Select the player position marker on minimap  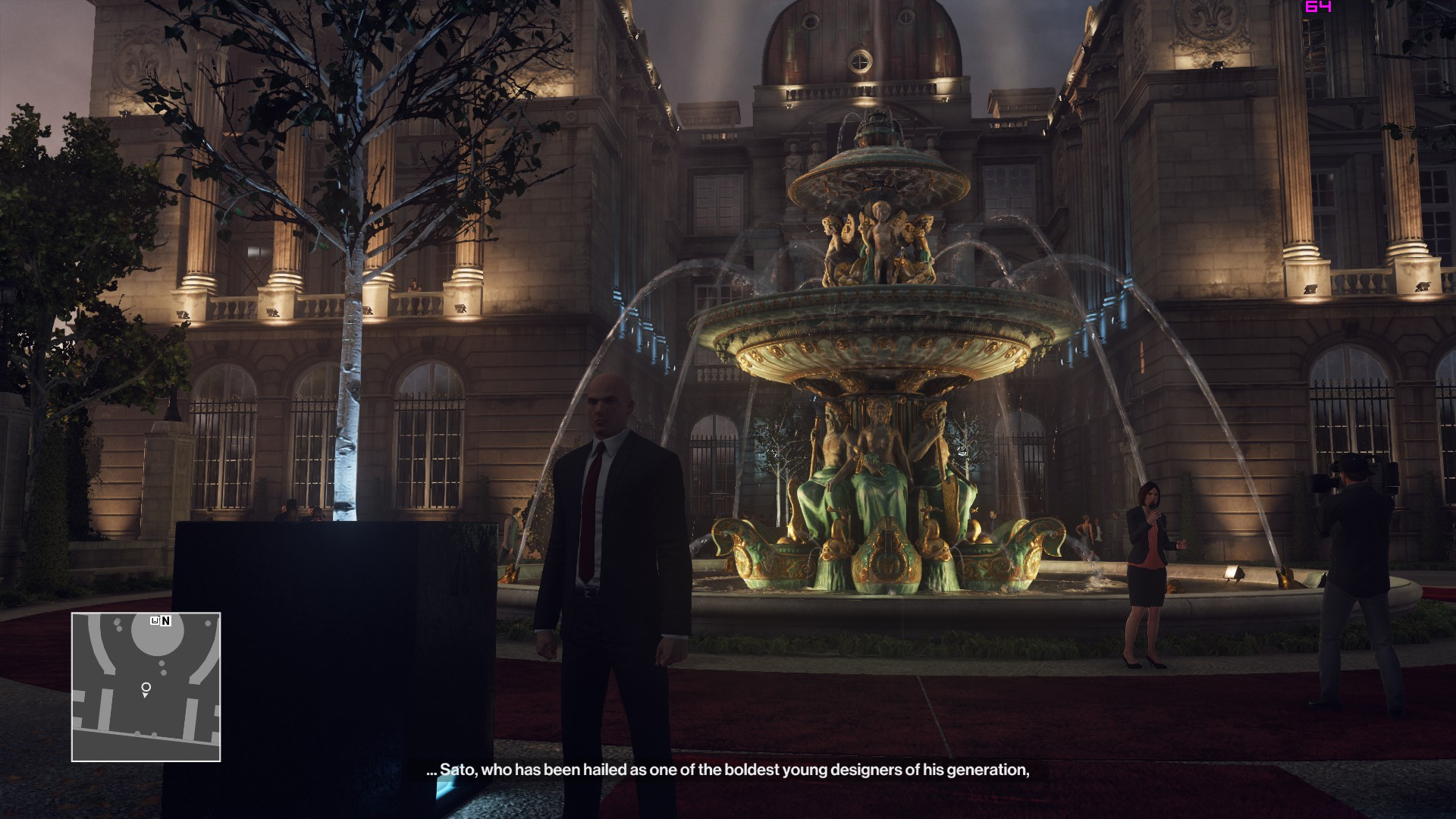click(146, 689)
